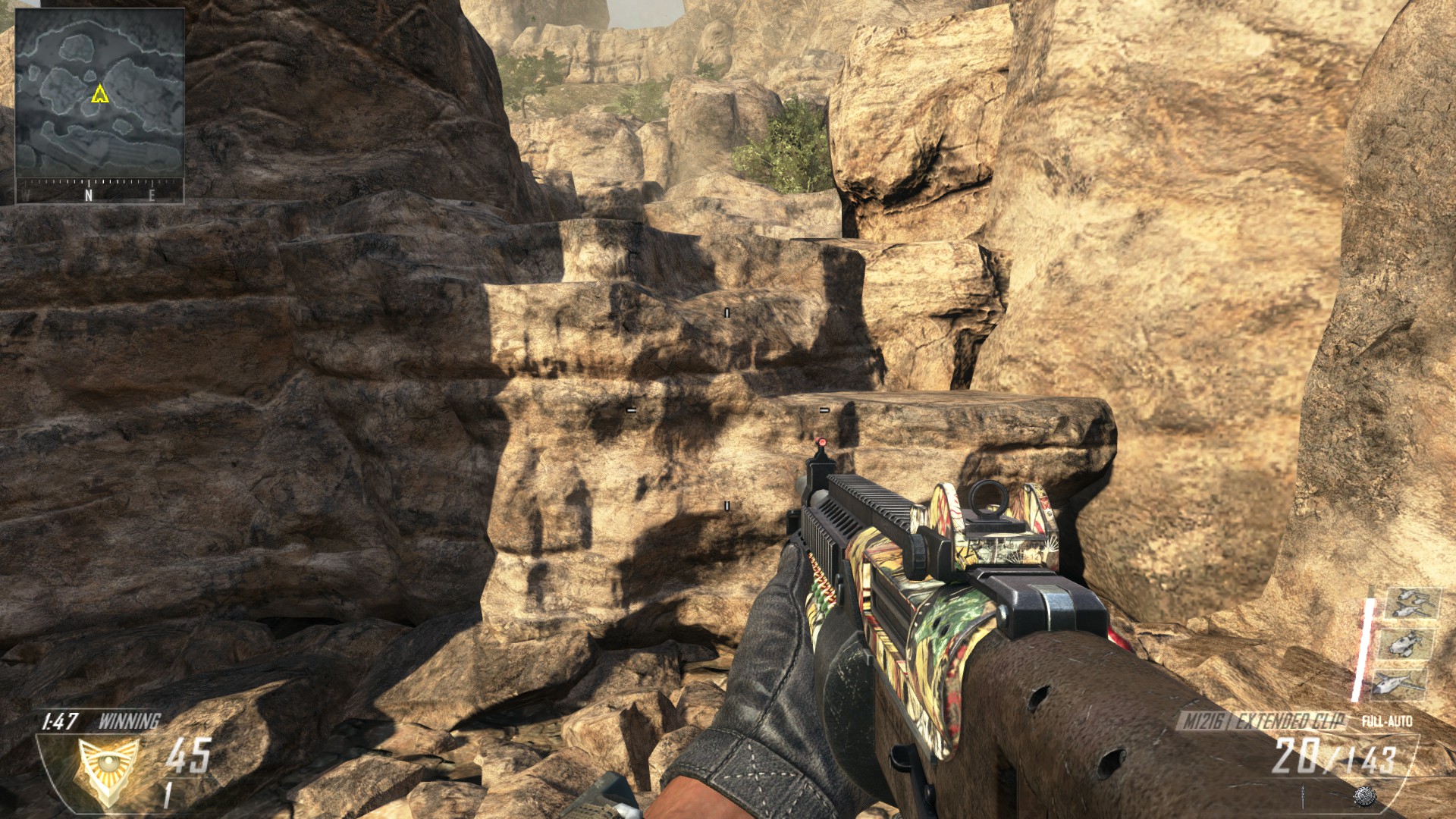Activate the three-jet airstrike scorestreak

pyautogui.click(x=1411, y=604)
